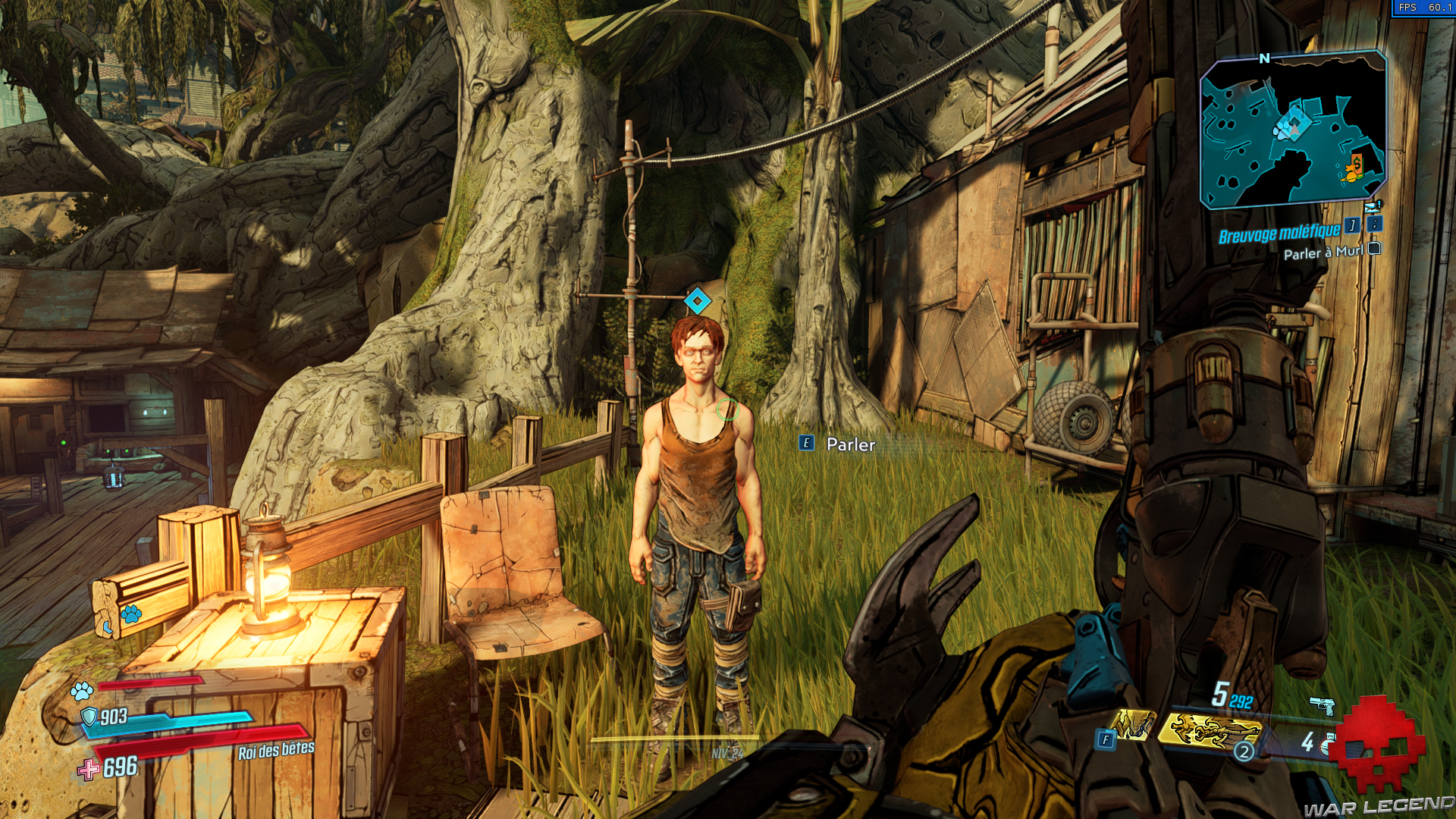Screen dimensions: 1456x819
Task: Select the diamond quest marker above Murl
Action: point(697,301)
